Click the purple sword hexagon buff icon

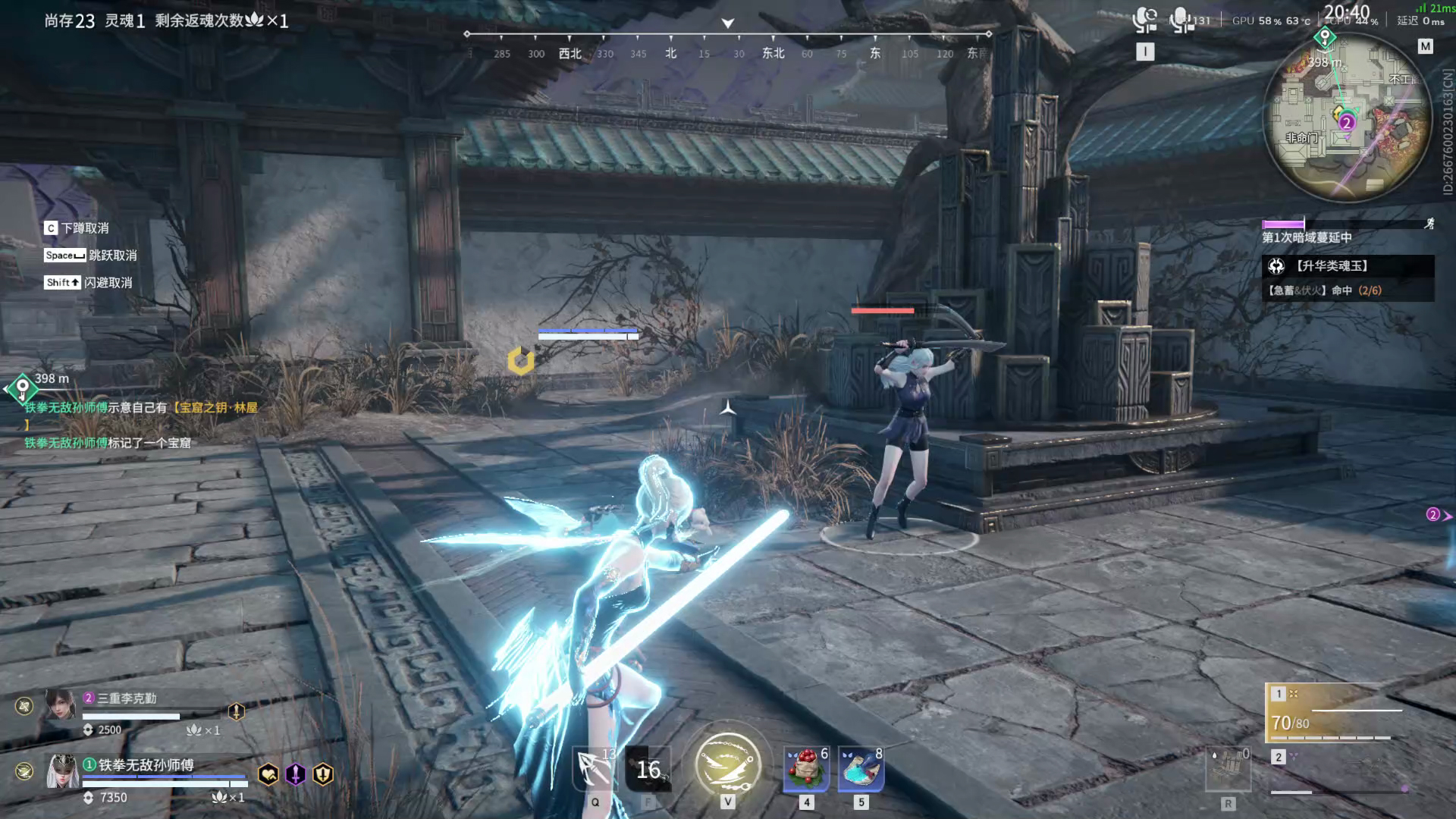point(295,774)
